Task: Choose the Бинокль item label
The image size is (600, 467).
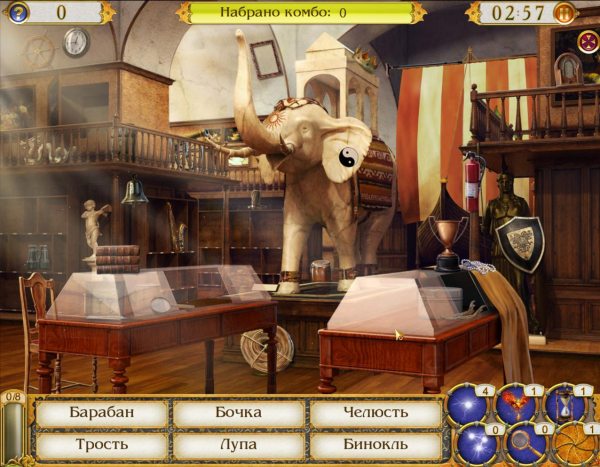Action: tap(375, 443)
